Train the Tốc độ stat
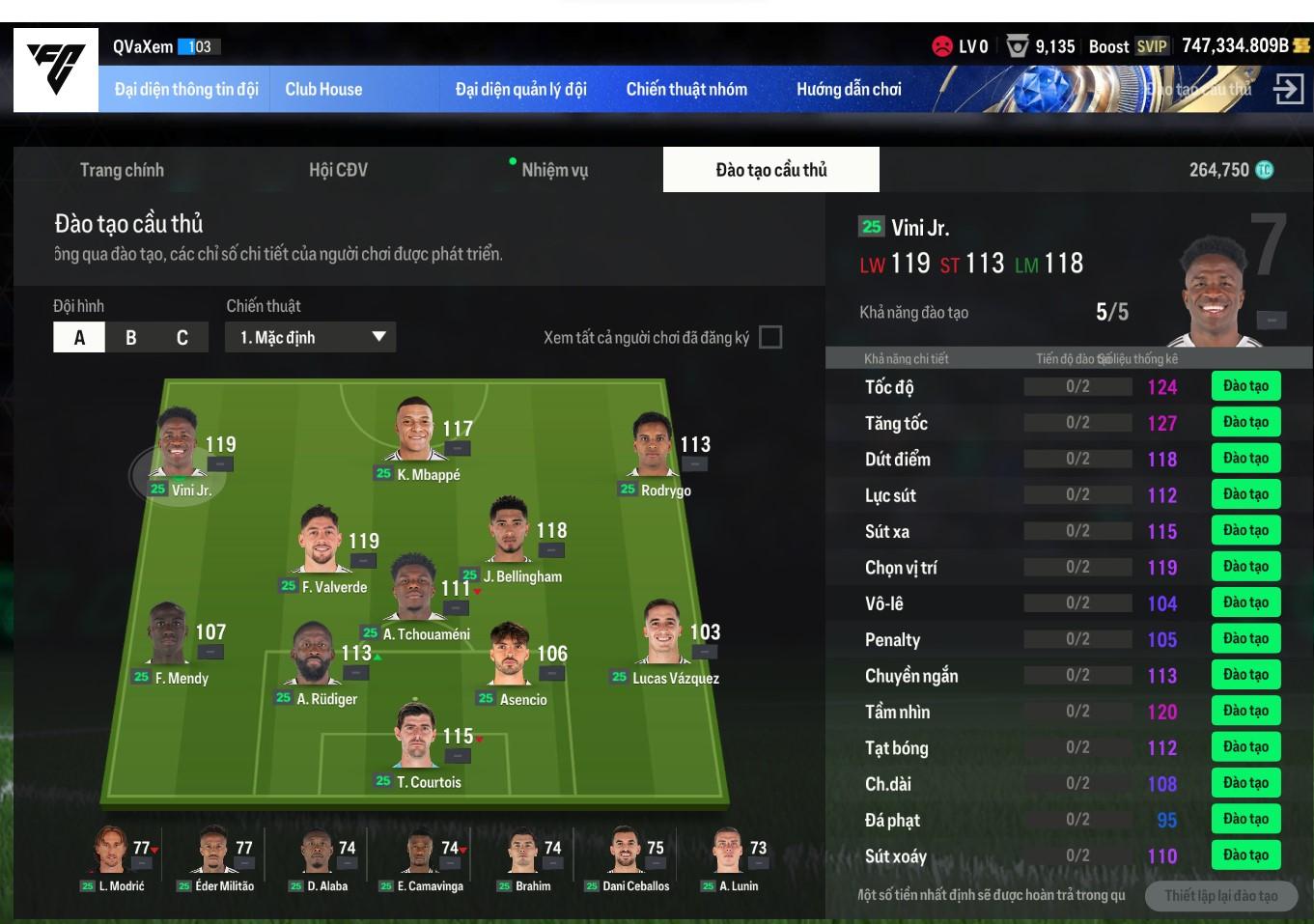The width and height of the screenshot is (1314, 924). click(x=1245, y=386)
